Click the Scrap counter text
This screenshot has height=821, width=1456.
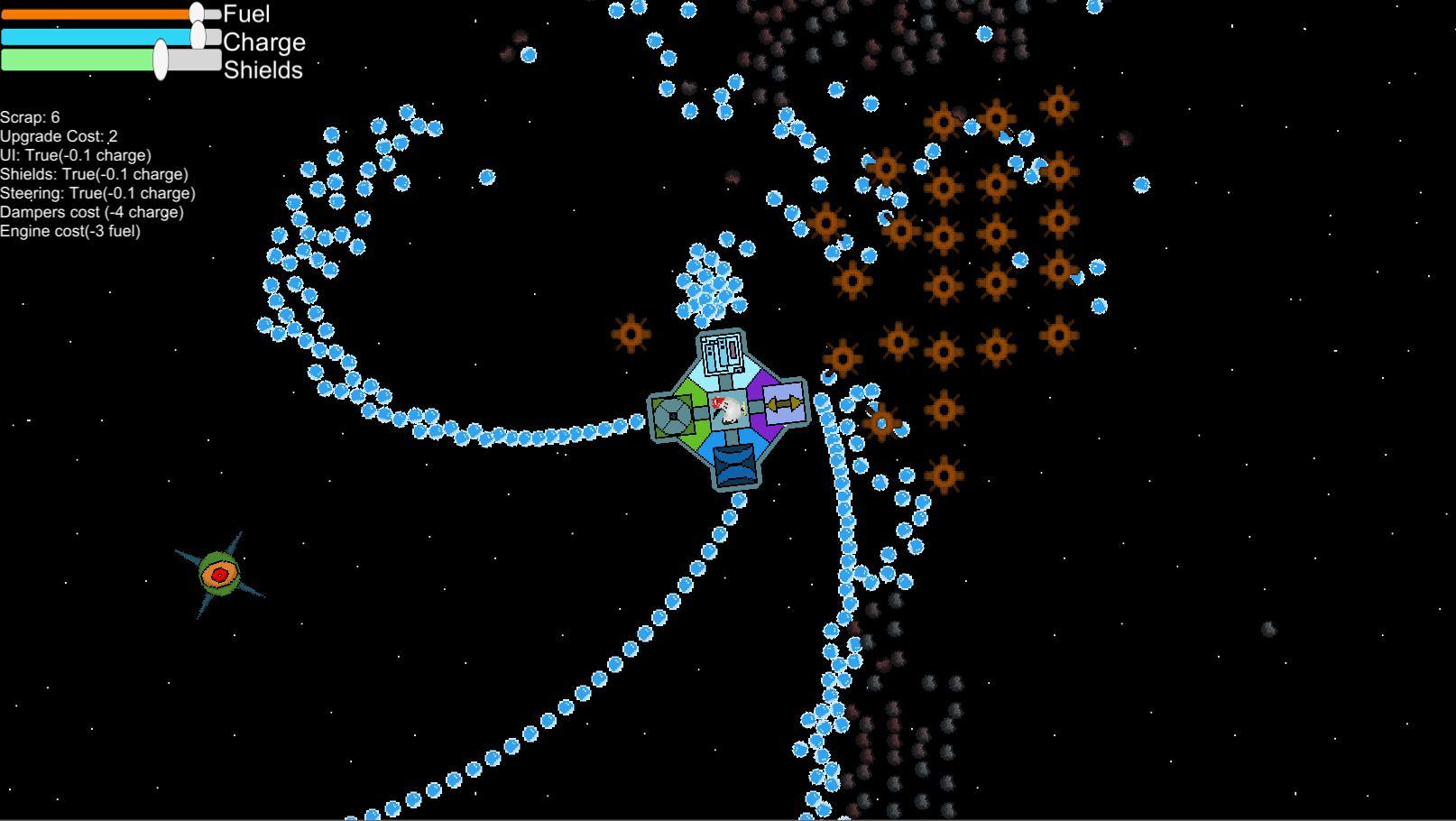coord(30,115)
